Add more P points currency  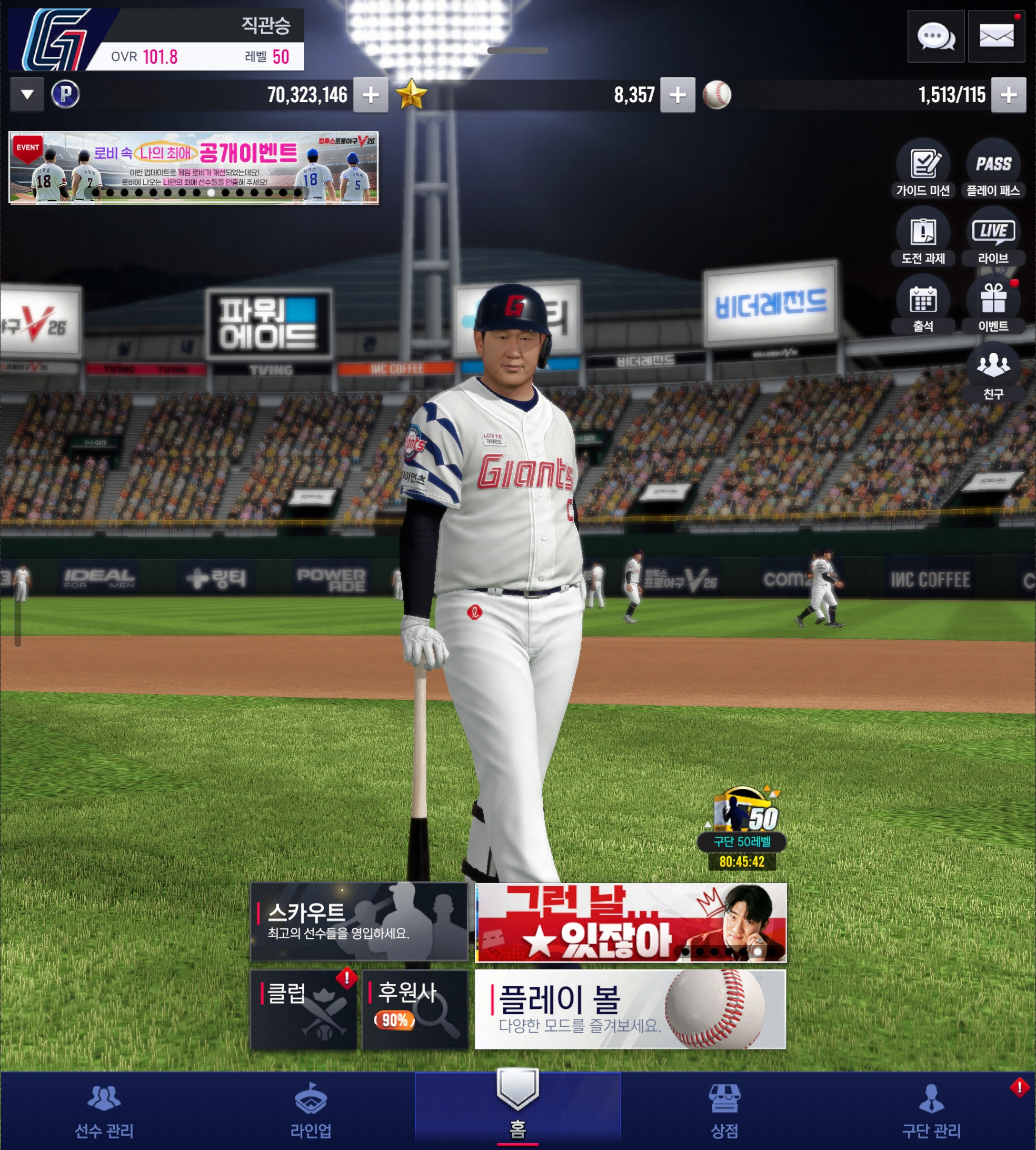[371, 95]
